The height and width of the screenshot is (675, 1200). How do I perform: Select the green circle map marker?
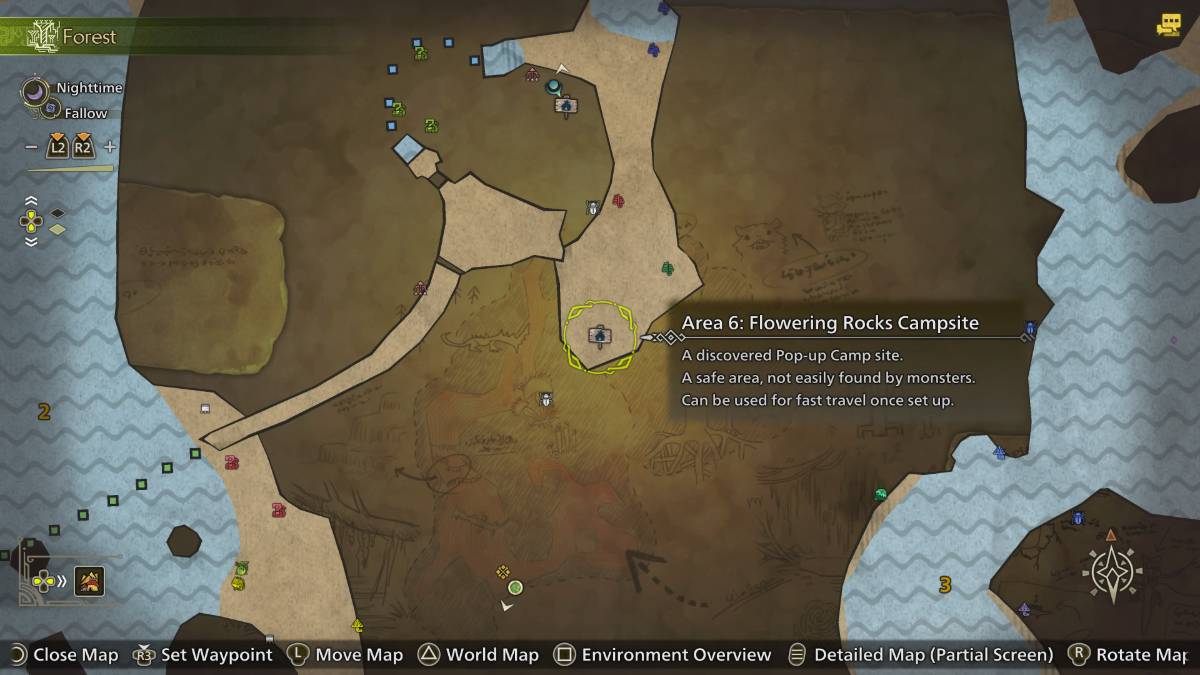coord(515,587)
